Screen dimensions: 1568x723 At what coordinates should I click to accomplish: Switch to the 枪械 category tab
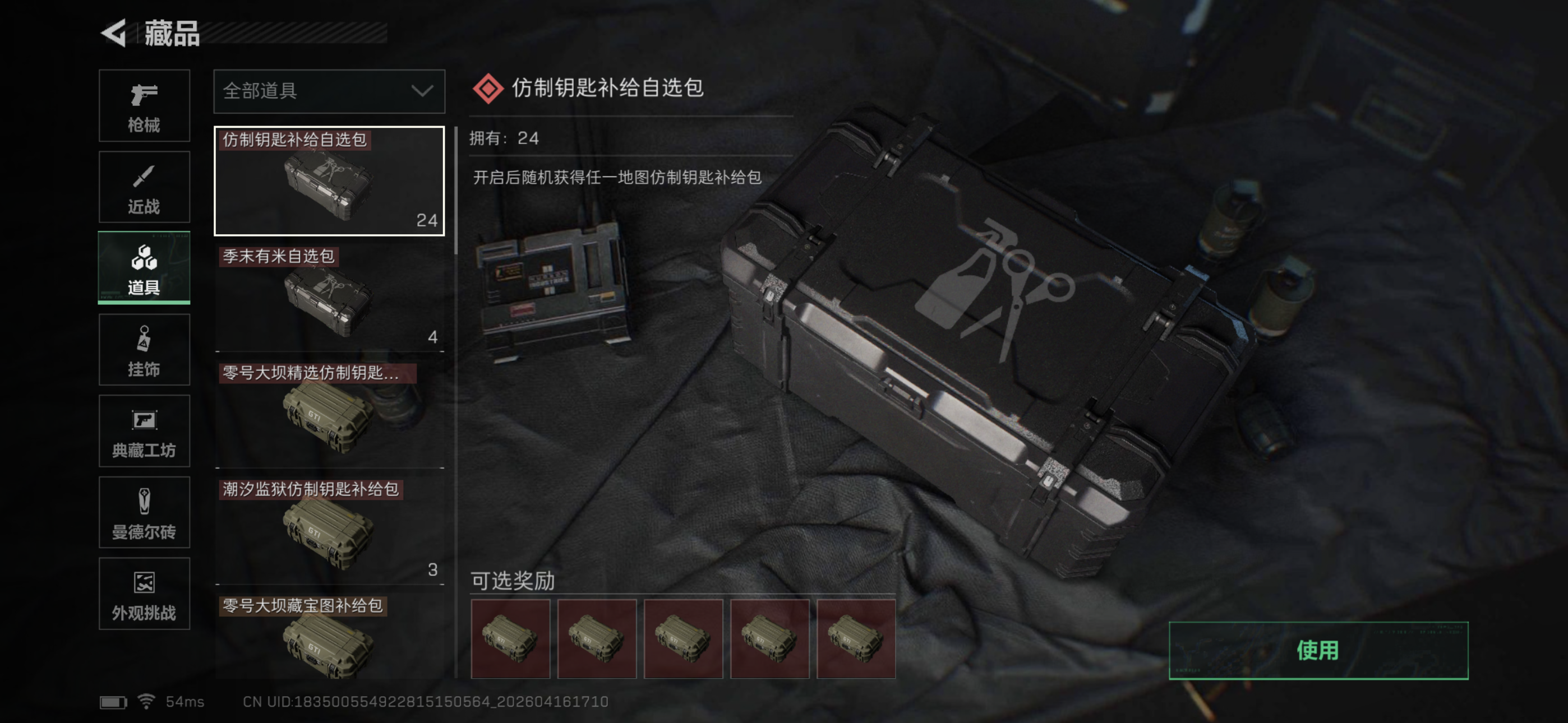point(144,106)
